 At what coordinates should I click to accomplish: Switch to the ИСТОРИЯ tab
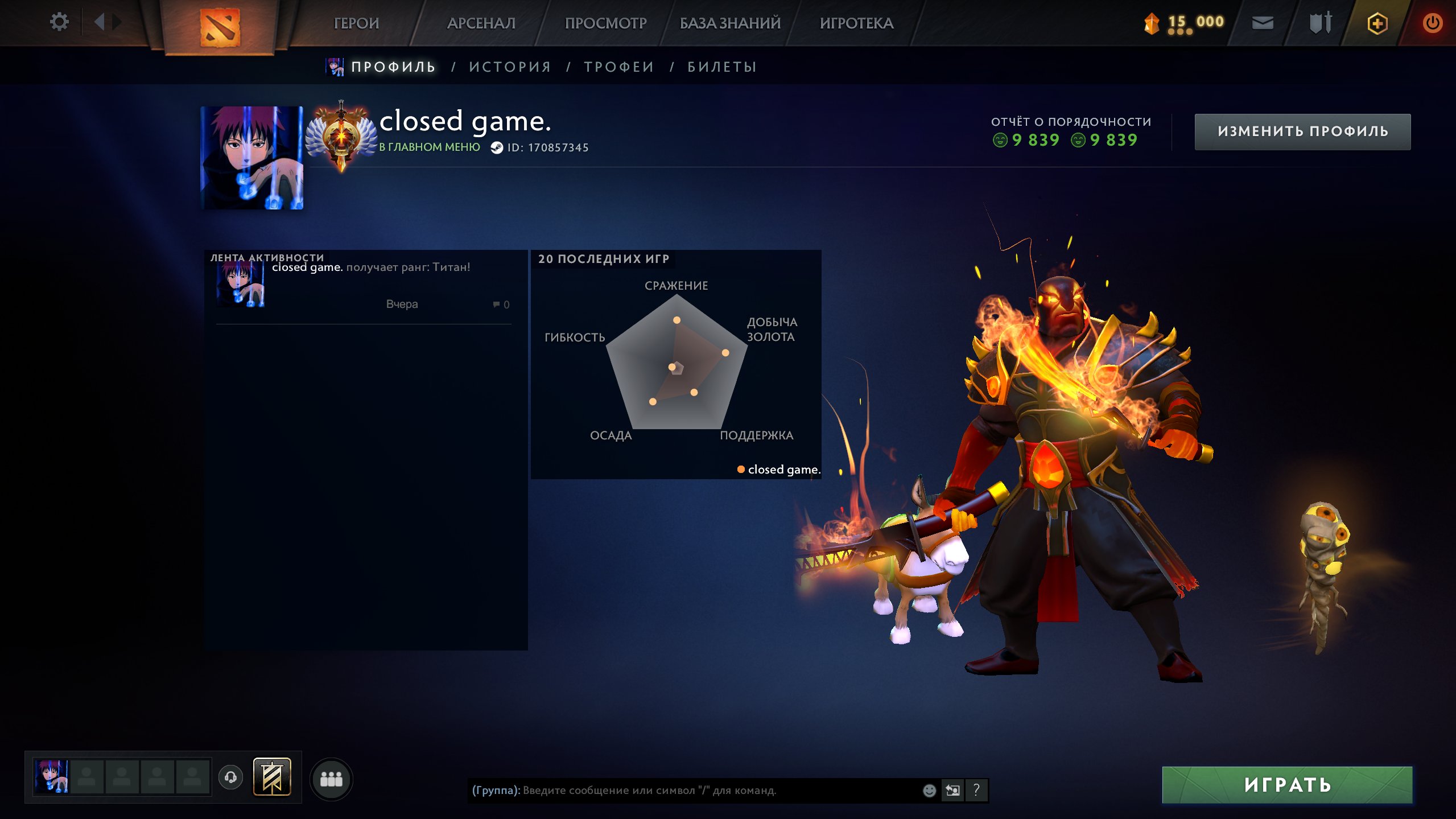pyautogui.click(x=510, y=67)
